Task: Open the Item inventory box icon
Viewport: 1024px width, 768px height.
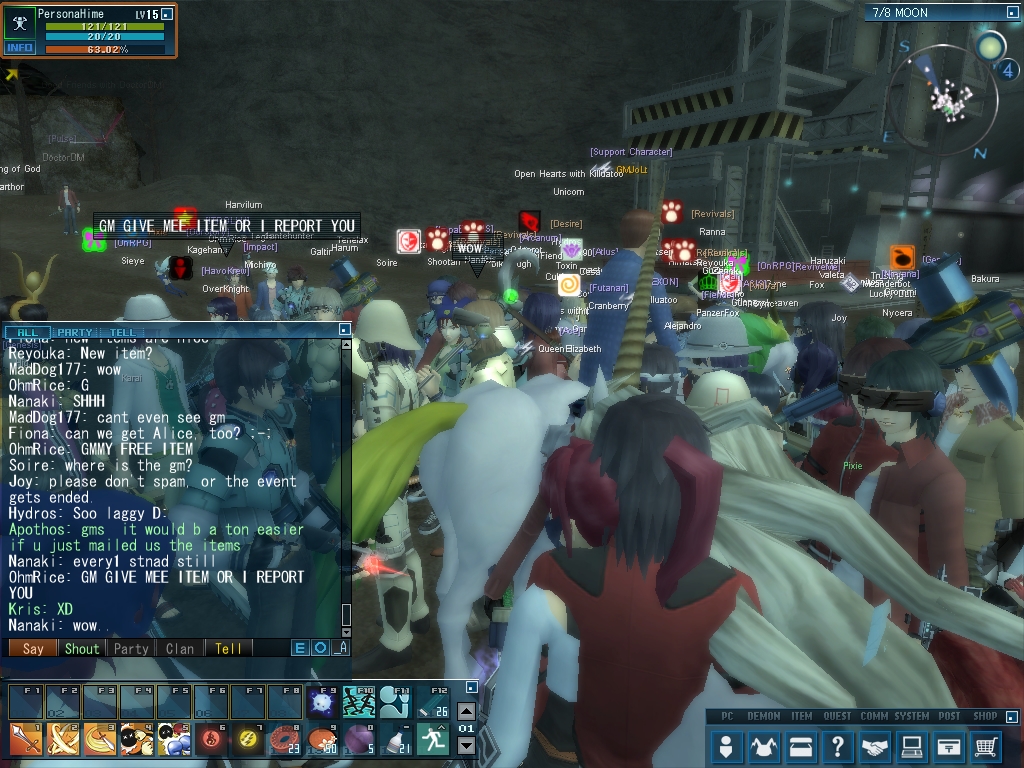Action: [801, 746]
